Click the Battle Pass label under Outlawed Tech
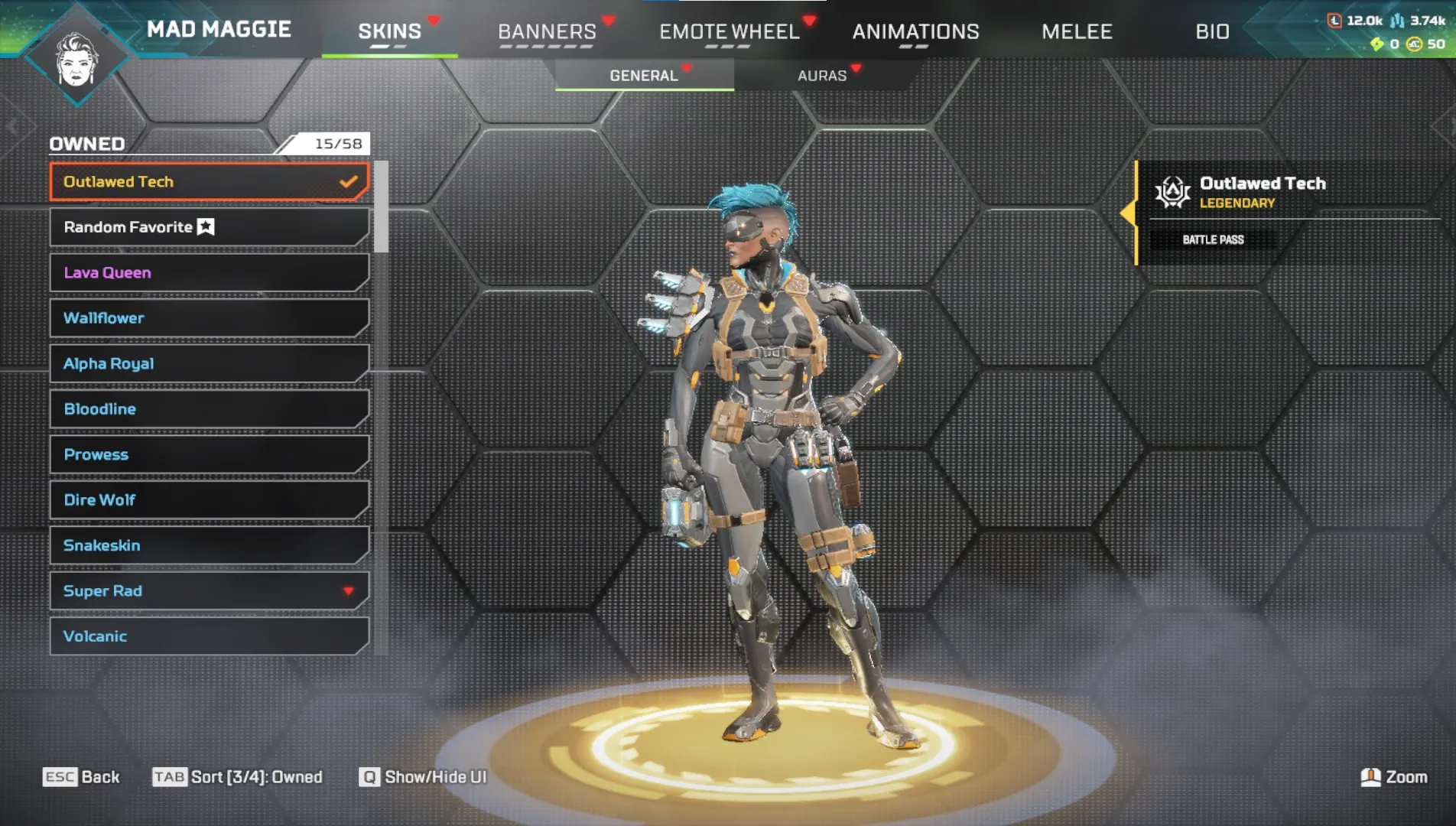The image size is (1456, 826). pos(1214,239)
